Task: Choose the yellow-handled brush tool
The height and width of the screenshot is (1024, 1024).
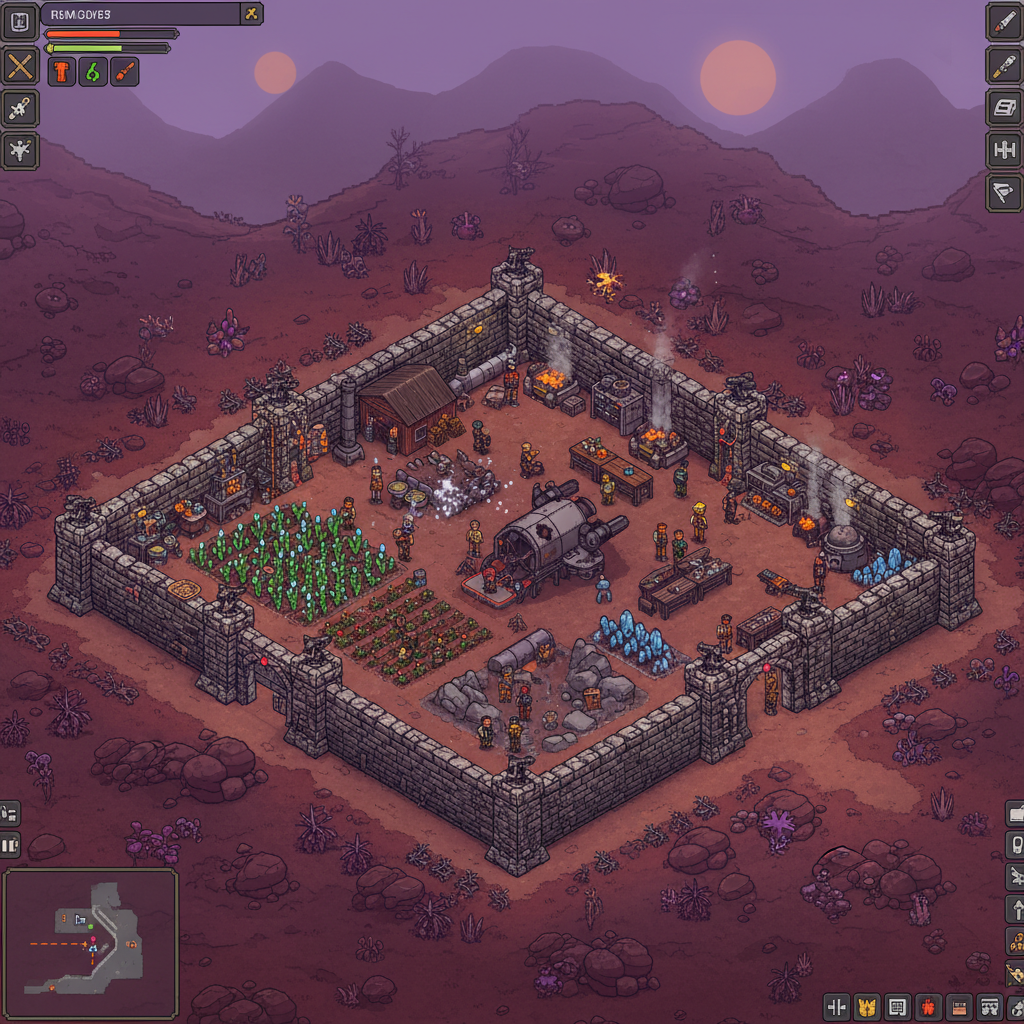Action: [1003, 65]
